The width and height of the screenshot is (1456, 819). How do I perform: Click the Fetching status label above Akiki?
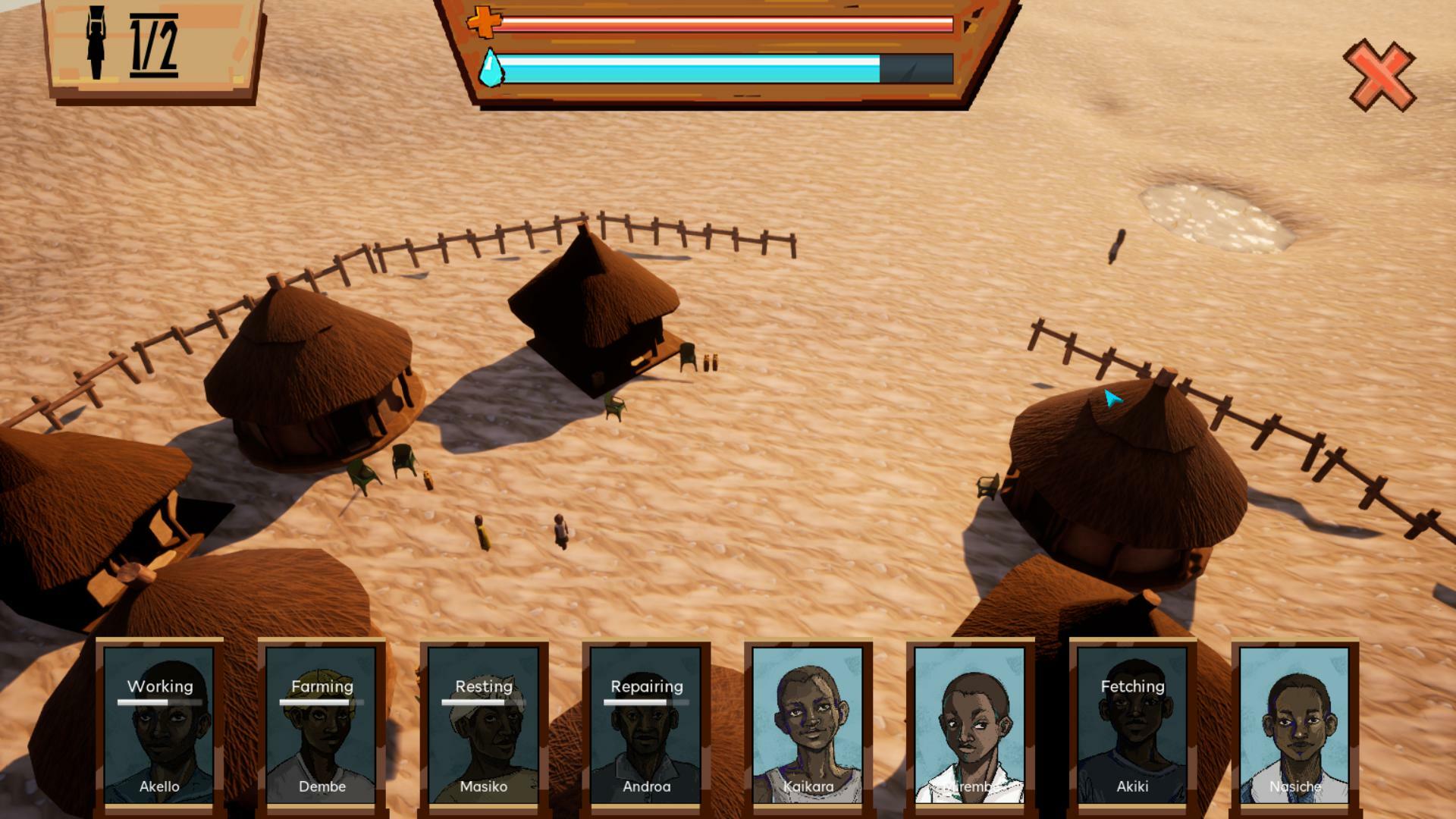coord(1133,687)
